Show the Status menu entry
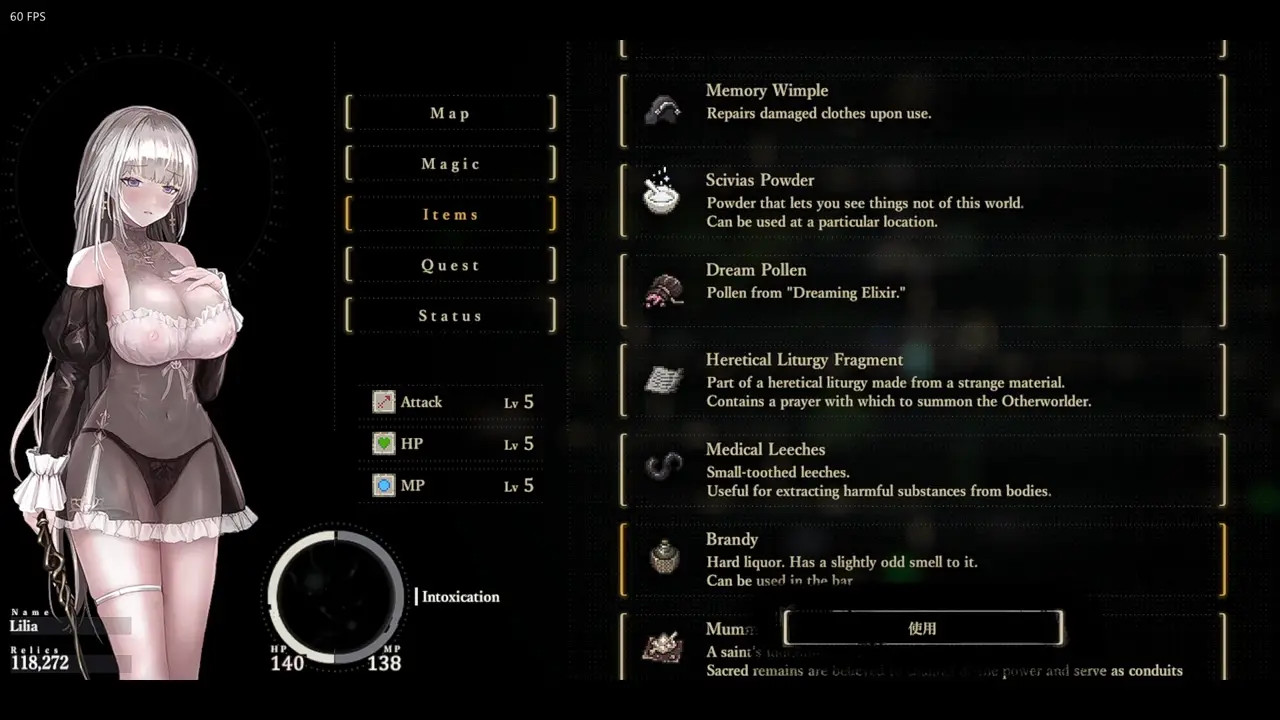 [450, 316]
